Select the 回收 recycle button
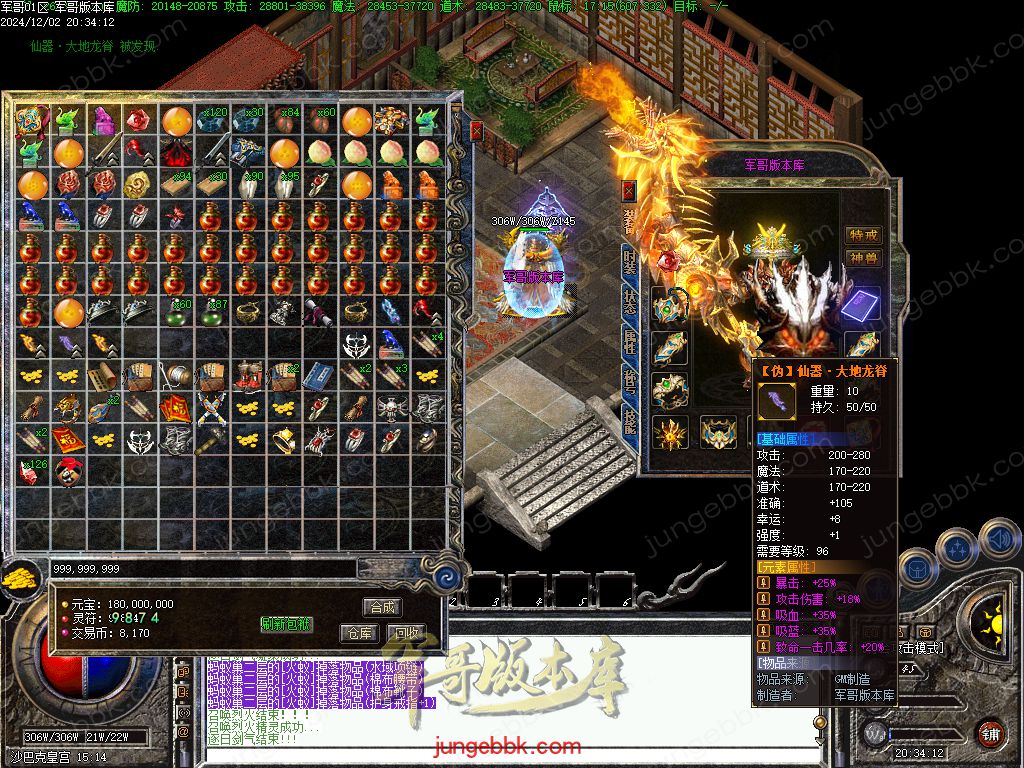 (407, 633)
